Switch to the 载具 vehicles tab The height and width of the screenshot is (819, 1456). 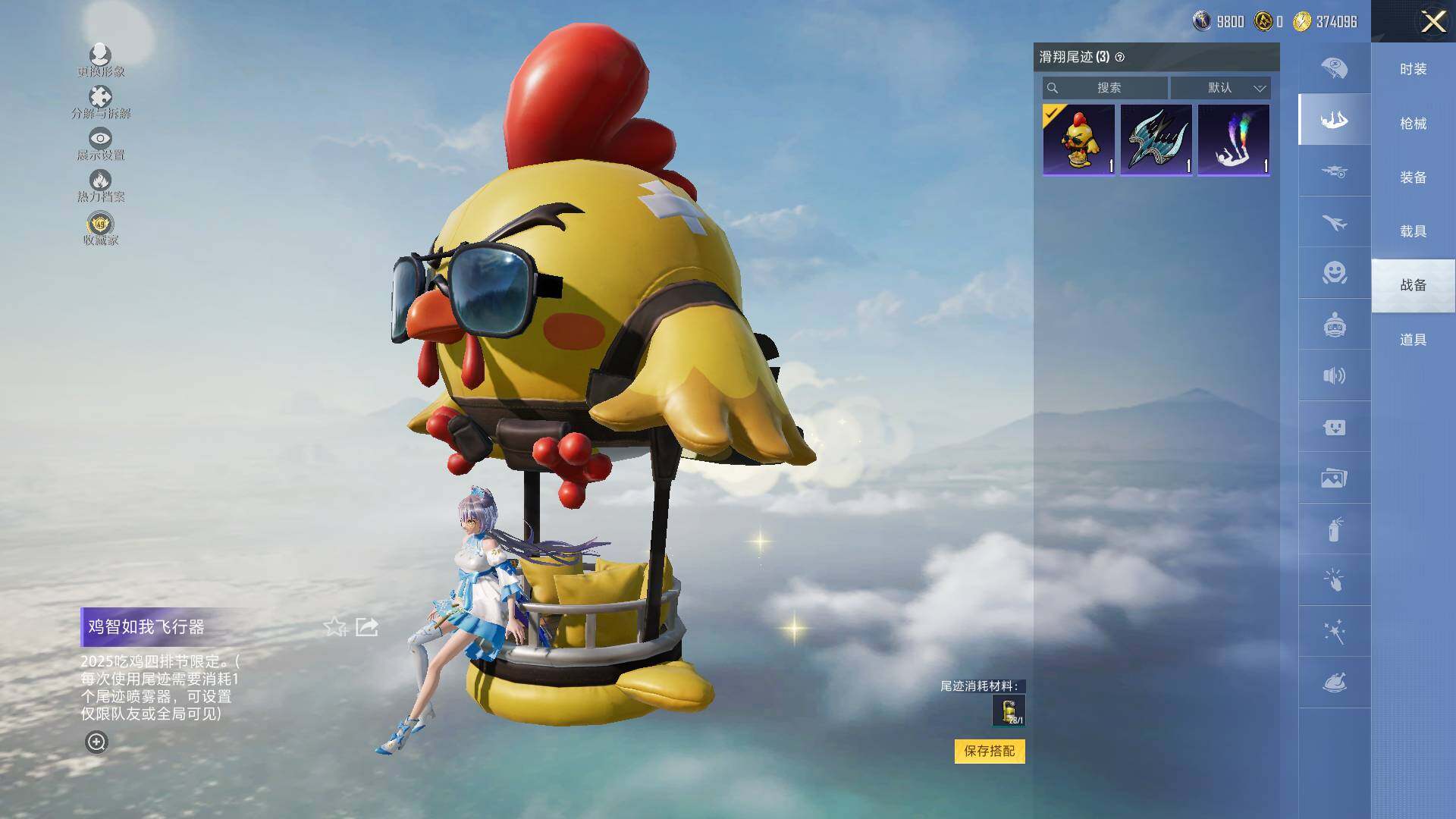click(x=1413, y=231)
